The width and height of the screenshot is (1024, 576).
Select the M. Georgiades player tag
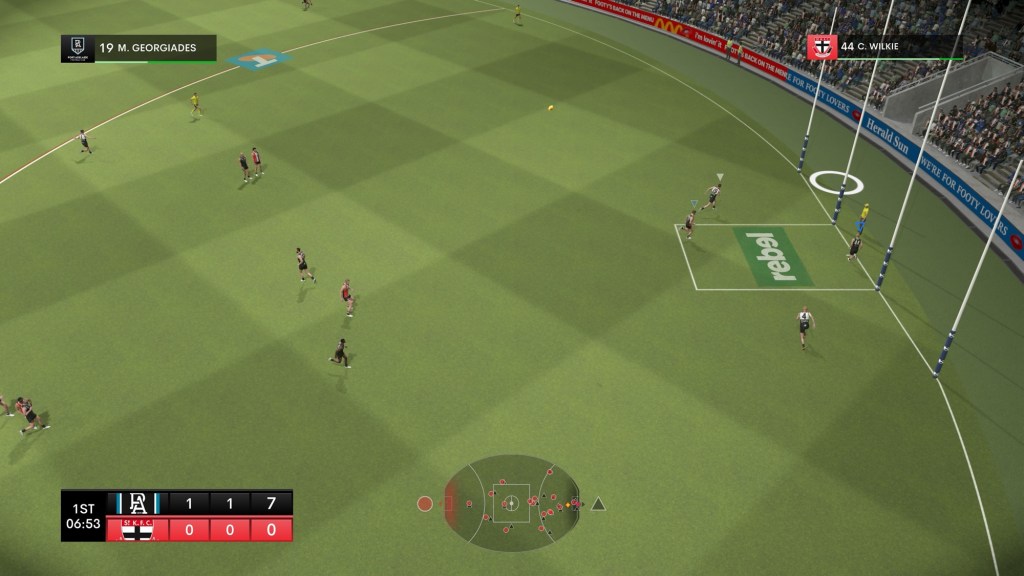[139, 48]
